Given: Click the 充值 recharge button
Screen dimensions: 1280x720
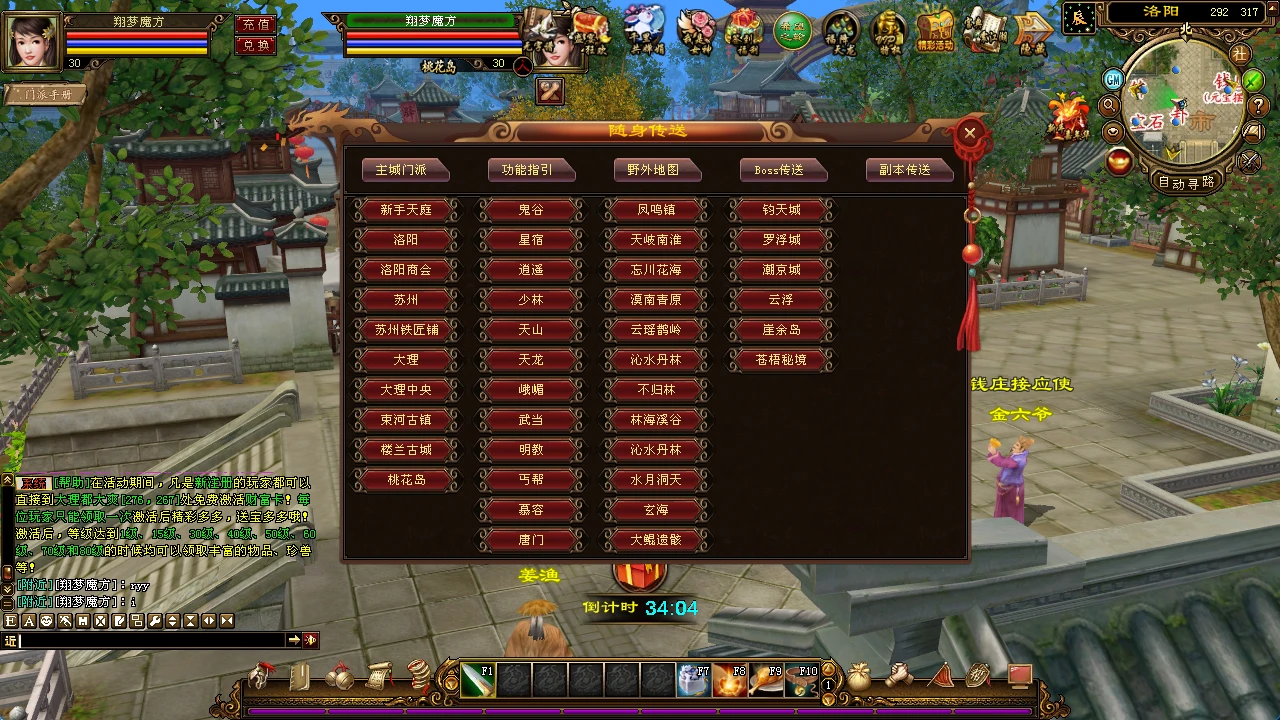Looking at the screenshot, I should [256, 24].
